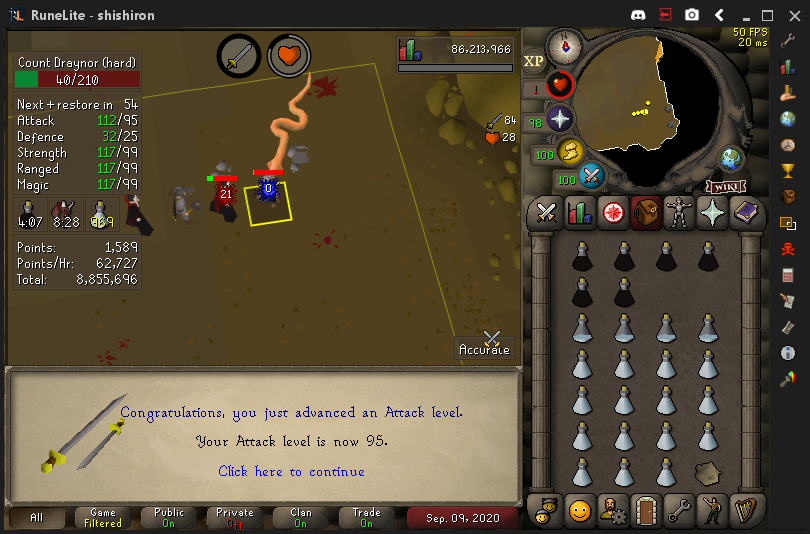The height and width of the screenshot is (534, 810).
Task: Activate quick-prayers via the prayer orb
Action: (558, 120)
